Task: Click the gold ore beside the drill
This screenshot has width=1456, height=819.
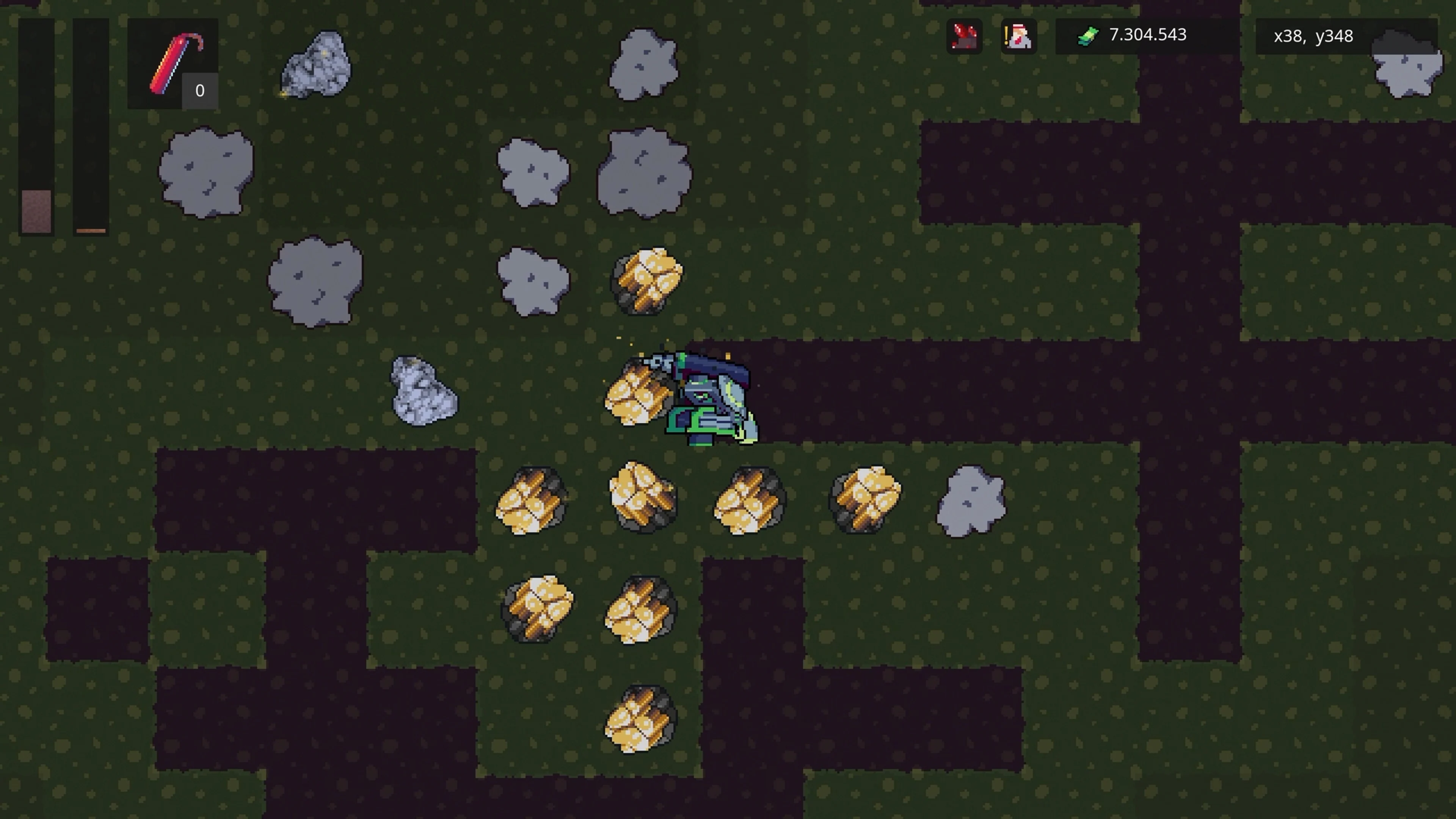Action: (x=636, y=395)
